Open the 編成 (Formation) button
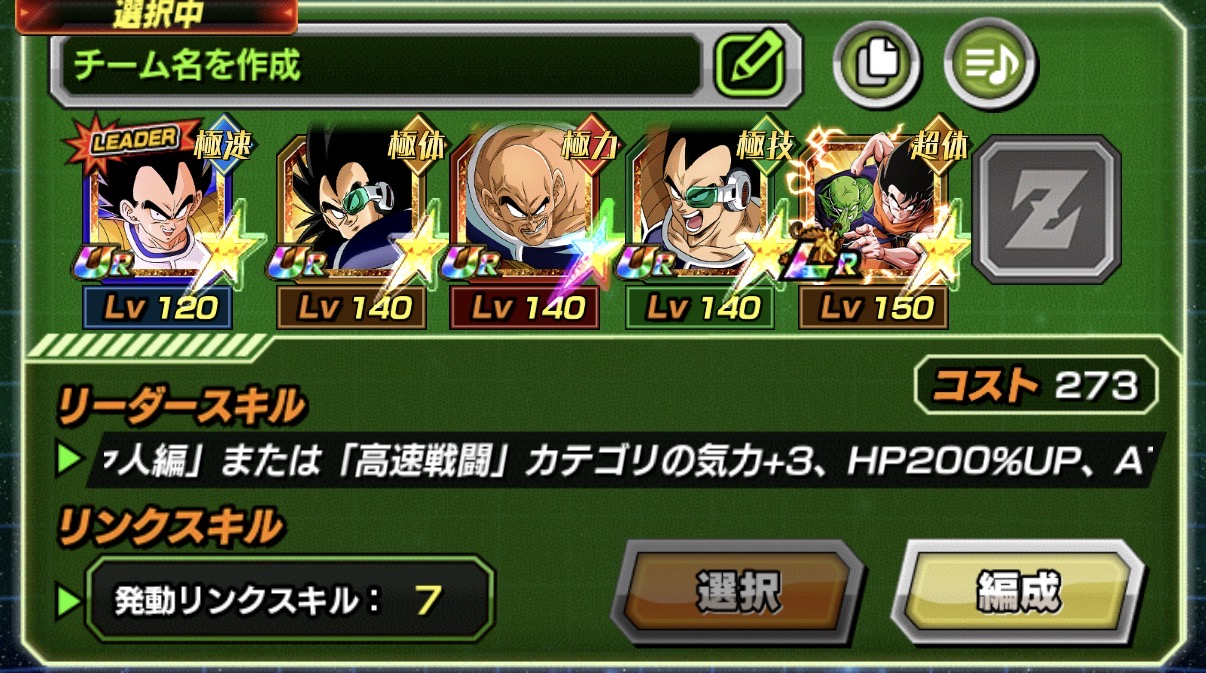1206x673 pixels. coord(1017,594)
